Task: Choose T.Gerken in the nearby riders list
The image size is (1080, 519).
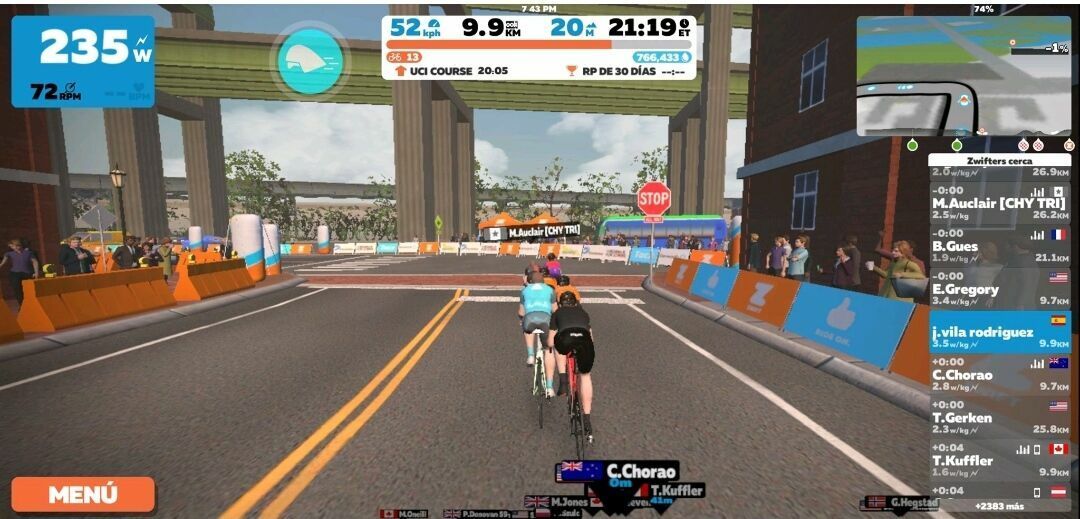Action: [x=998, y=418]
